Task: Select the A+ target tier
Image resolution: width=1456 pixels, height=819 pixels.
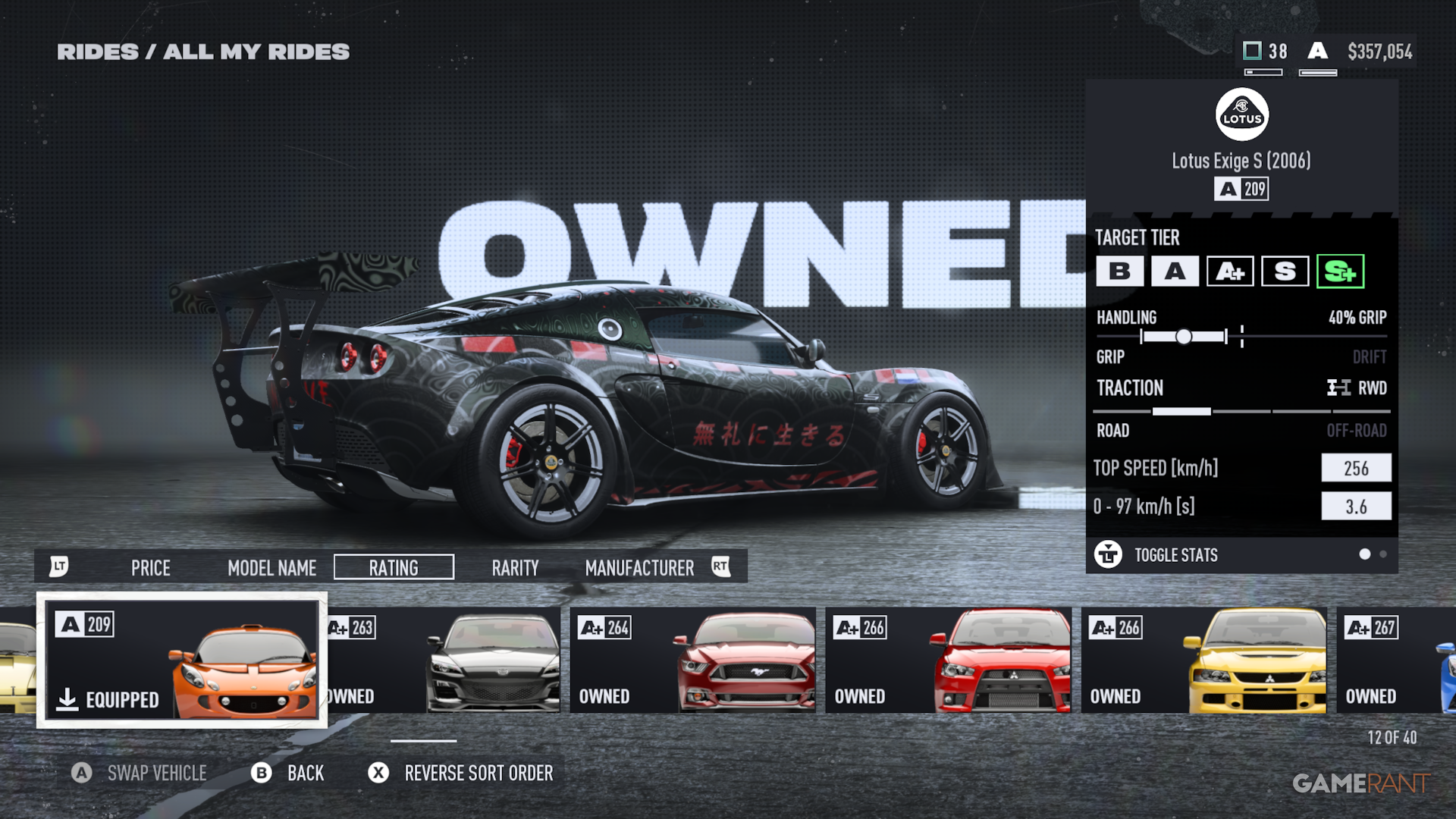Action: tap(1229, 271)
